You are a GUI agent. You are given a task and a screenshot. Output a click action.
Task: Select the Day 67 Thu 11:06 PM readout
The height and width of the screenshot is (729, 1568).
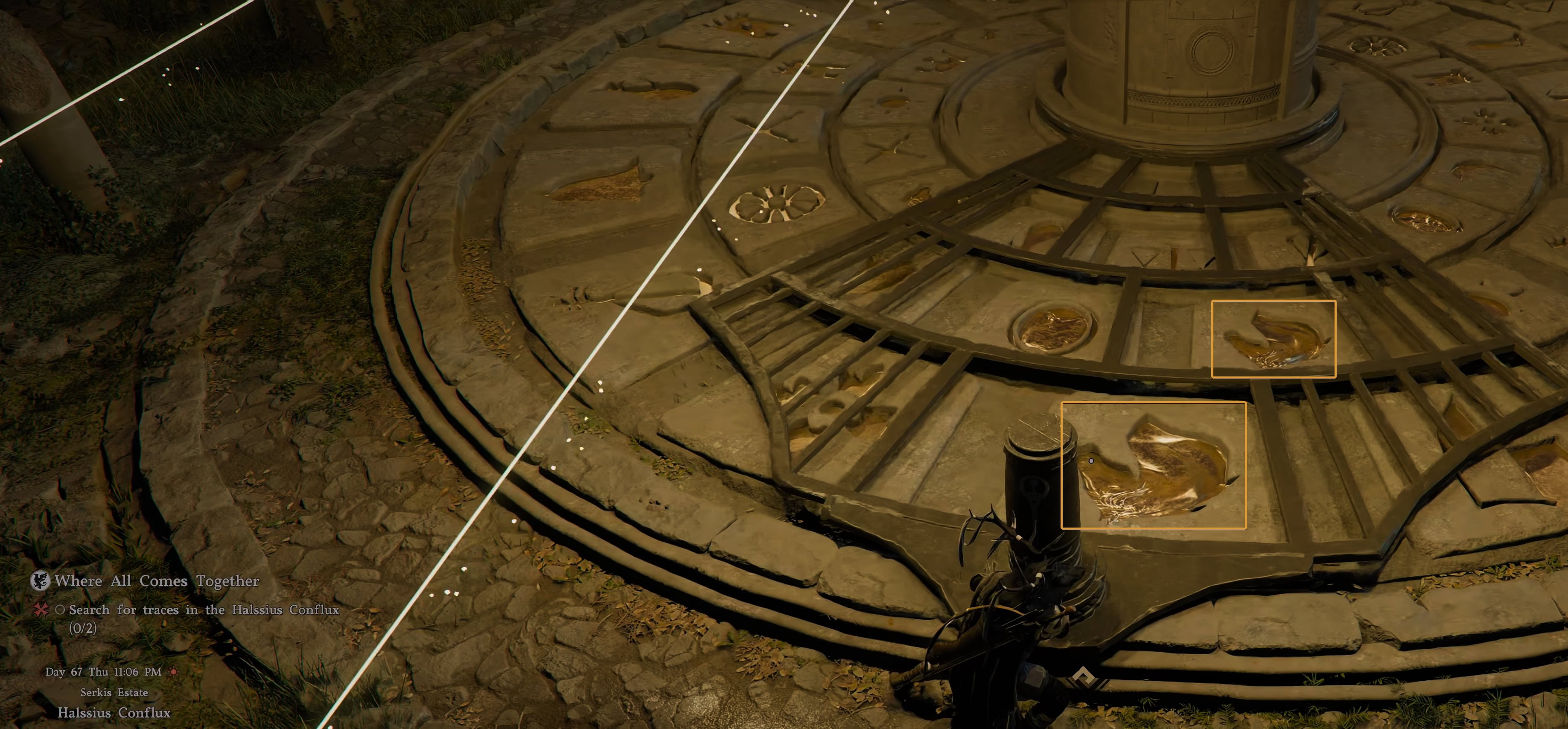(x=104, y=672)
